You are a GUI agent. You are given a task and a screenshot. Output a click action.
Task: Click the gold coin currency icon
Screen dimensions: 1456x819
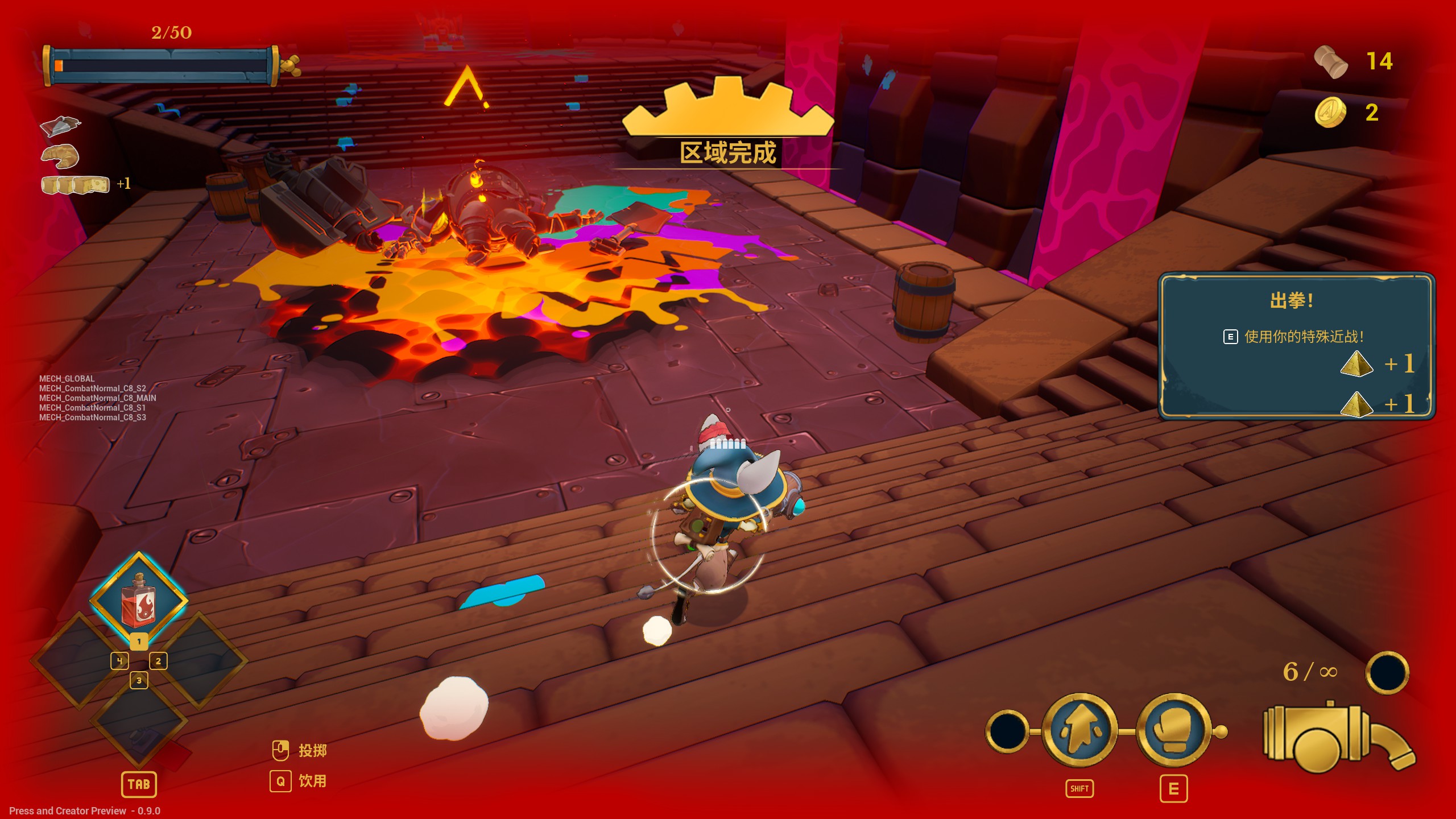pos(1330,113)
